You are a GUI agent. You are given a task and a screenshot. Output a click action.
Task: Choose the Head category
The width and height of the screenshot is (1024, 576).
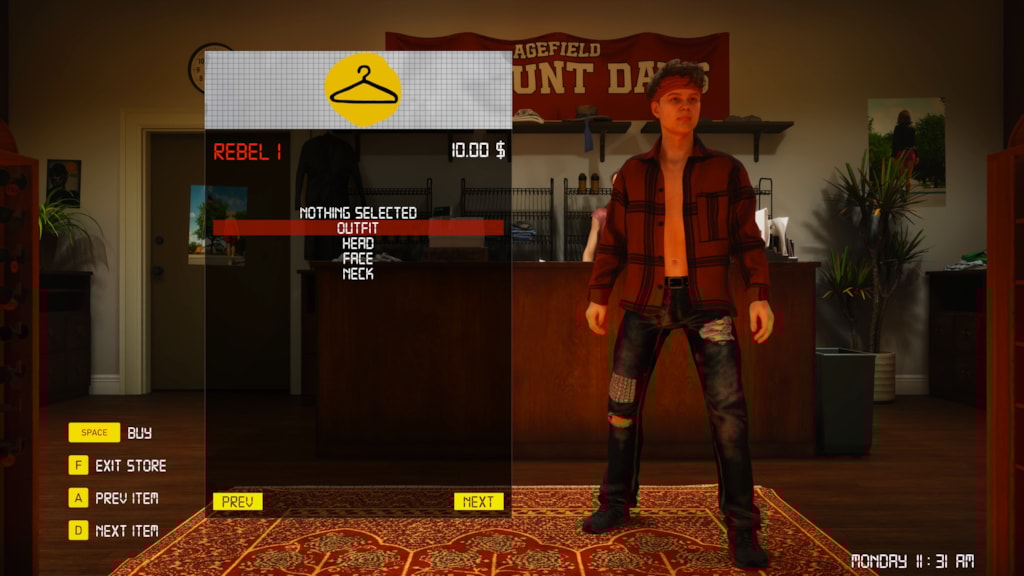pyautogui.click(x=358, y=243)
